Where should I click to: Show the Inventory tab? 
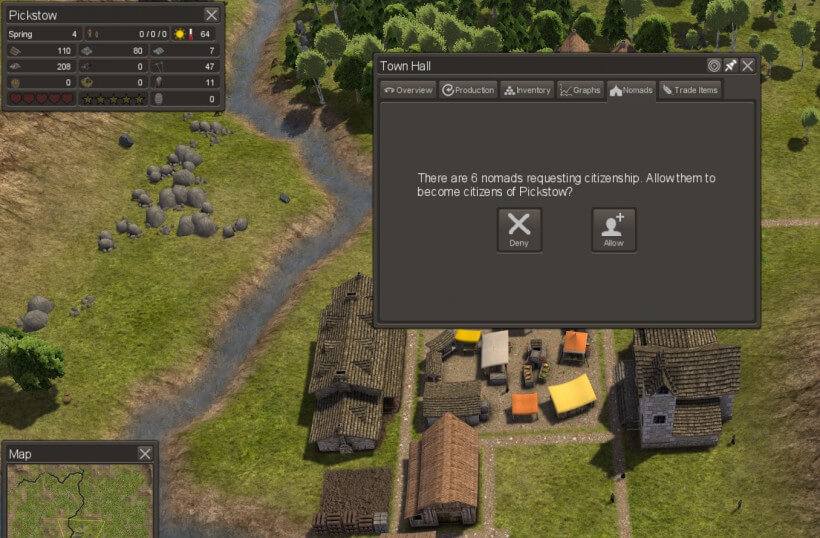[527, 90]
